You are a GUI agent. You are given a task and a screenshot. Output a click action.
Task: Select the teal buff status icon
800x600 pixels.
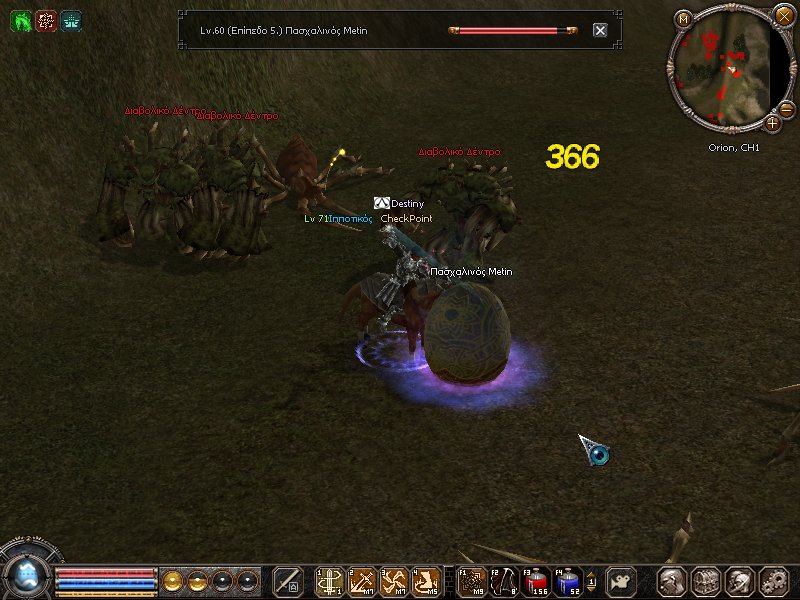tap(70, 20)
